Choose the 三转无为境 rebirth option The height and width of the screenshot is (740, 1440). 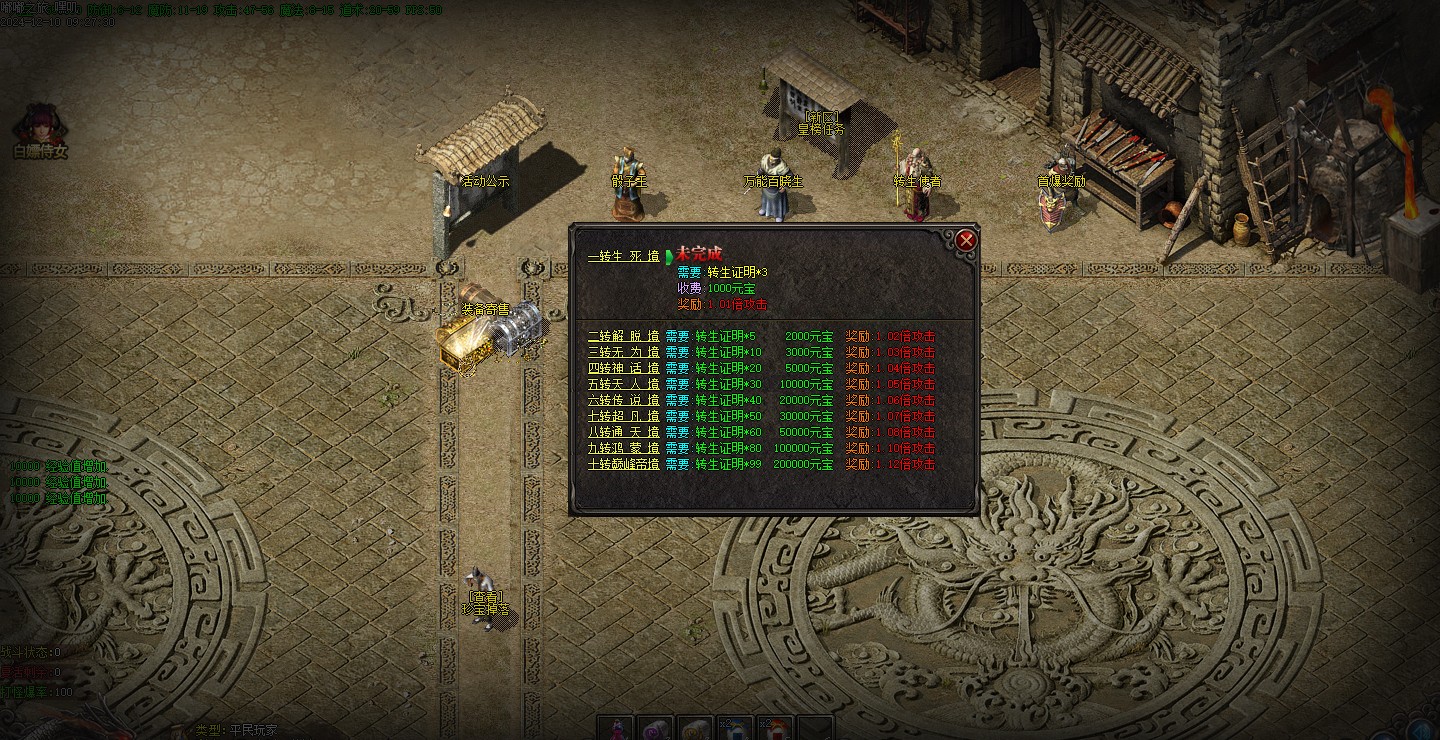(x=623, y=352)
